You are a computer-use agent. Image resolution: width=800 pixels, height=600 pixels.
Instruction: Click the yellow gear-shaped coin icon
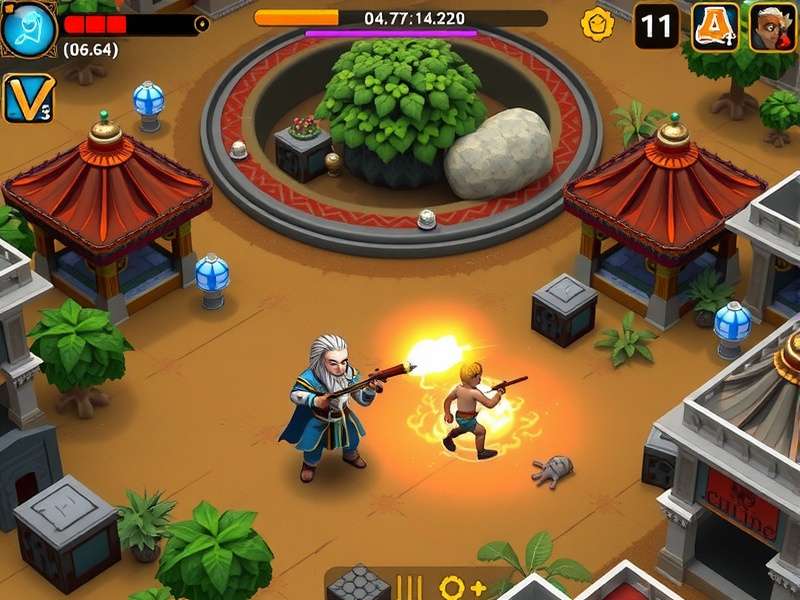pos(598,24)
